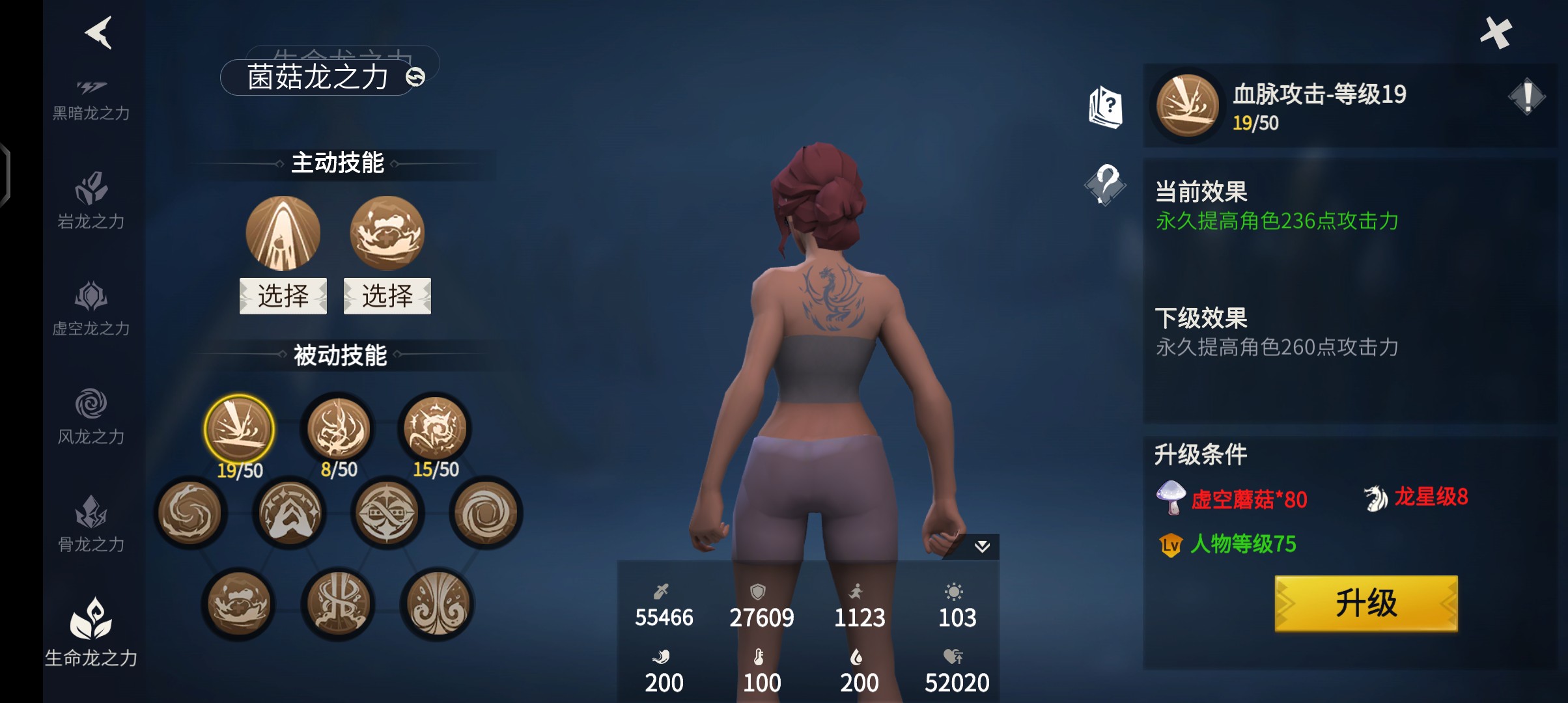Select the passive skill at 8/50

[339, 430]
